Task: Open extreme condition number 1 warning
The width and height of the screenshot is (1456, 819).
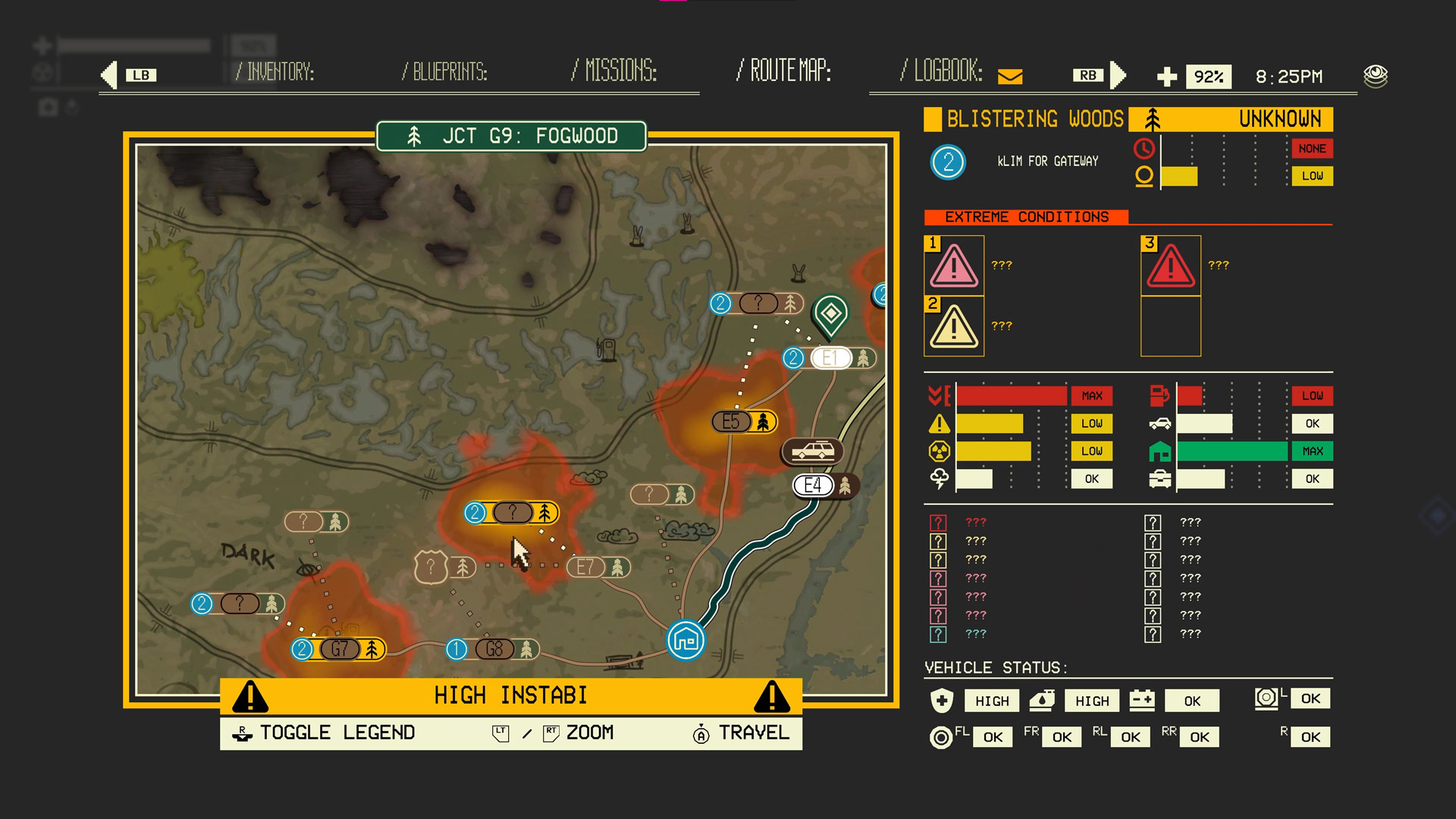Action: coord(954,266)
